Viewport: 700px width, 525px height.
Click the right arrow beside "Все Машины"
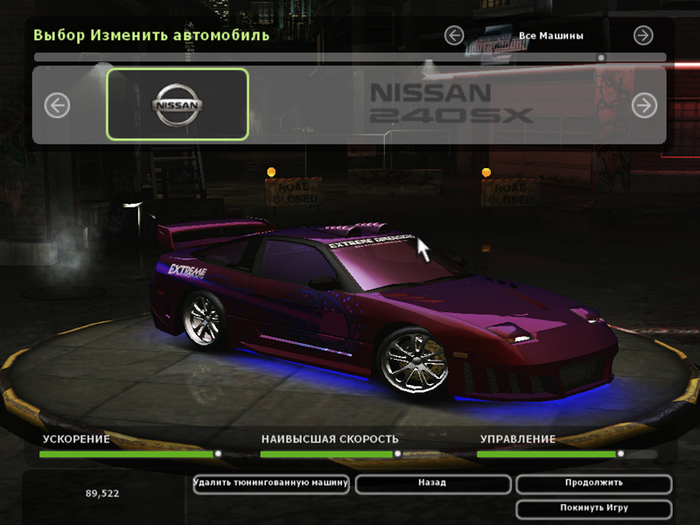pos(643,36)
